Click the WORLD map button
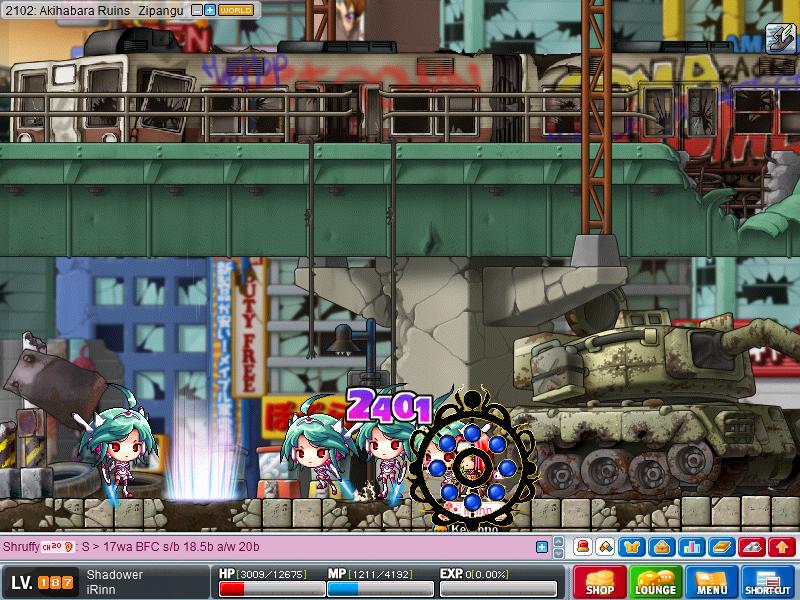Image resolution: width=800 pixels, height=600 pixels. (235, 10)
